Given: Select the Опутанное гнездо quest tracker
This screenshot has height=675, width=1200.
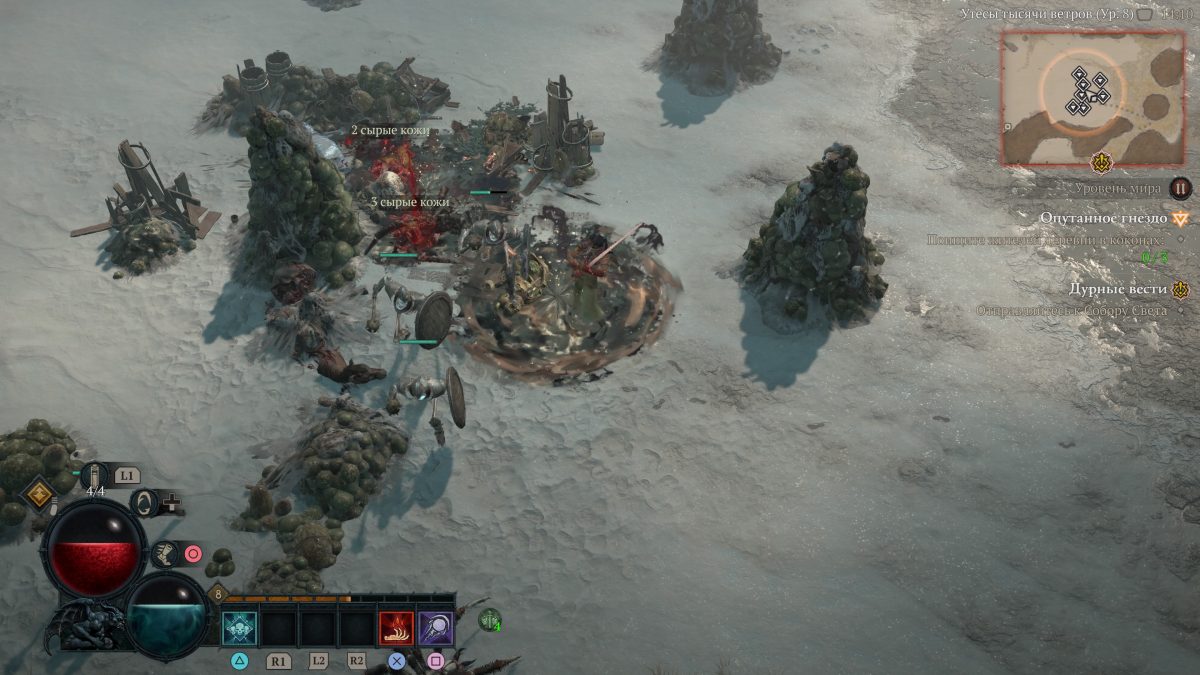Looking at the screenshot, I should click(x=1103, y=217).
